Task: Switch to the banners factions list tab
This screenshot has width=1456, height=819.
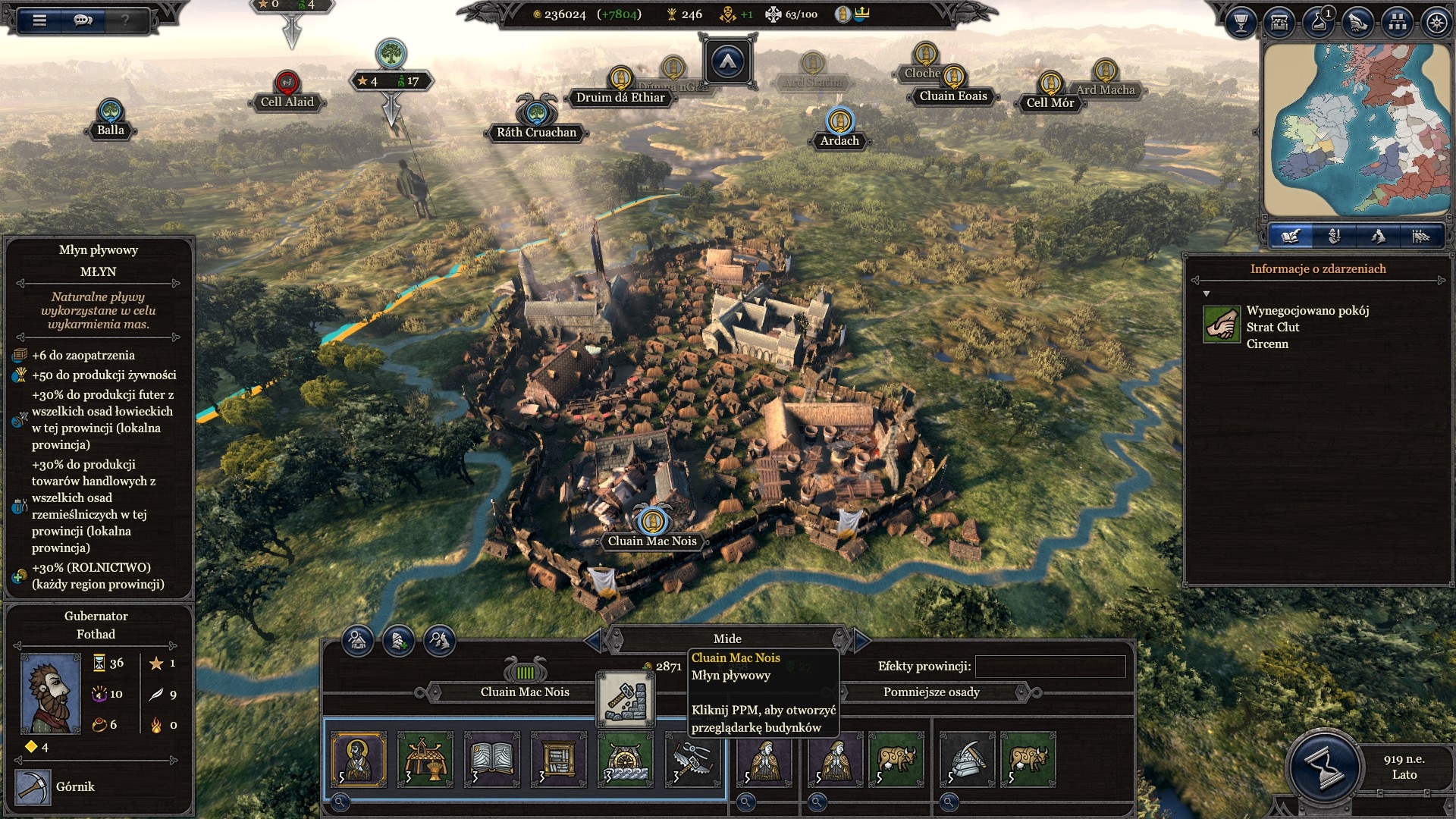Action: [x=1420, y=237]
